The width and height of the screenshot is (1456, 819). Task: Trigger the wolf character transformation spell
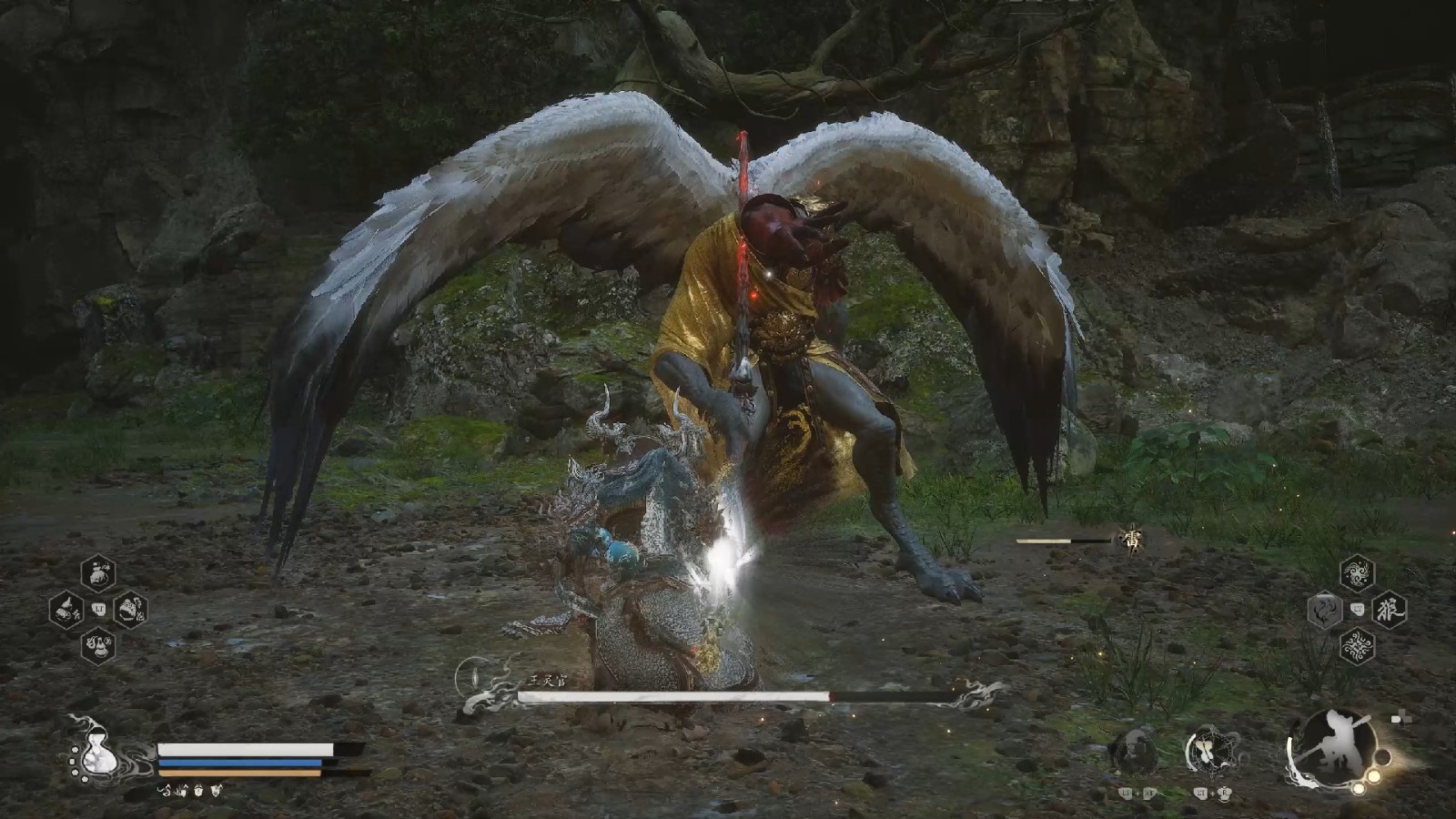pos(1390,610)
